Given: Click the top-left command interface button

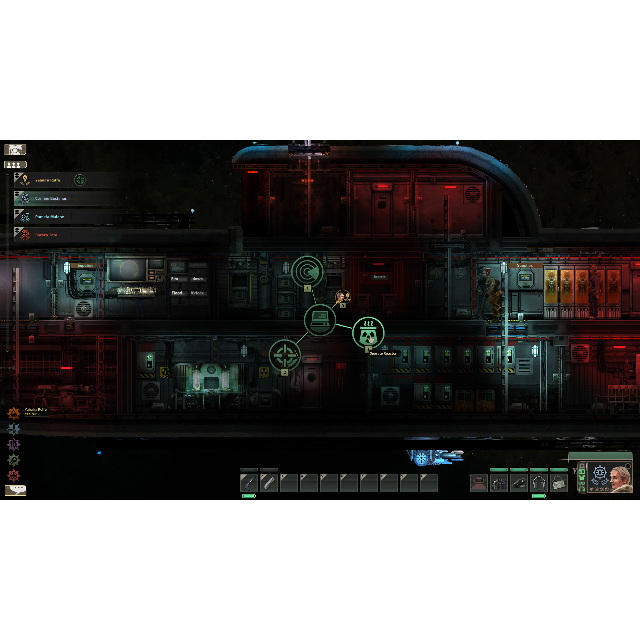Looking at the screenshot, I should click(x=15, y=149).
